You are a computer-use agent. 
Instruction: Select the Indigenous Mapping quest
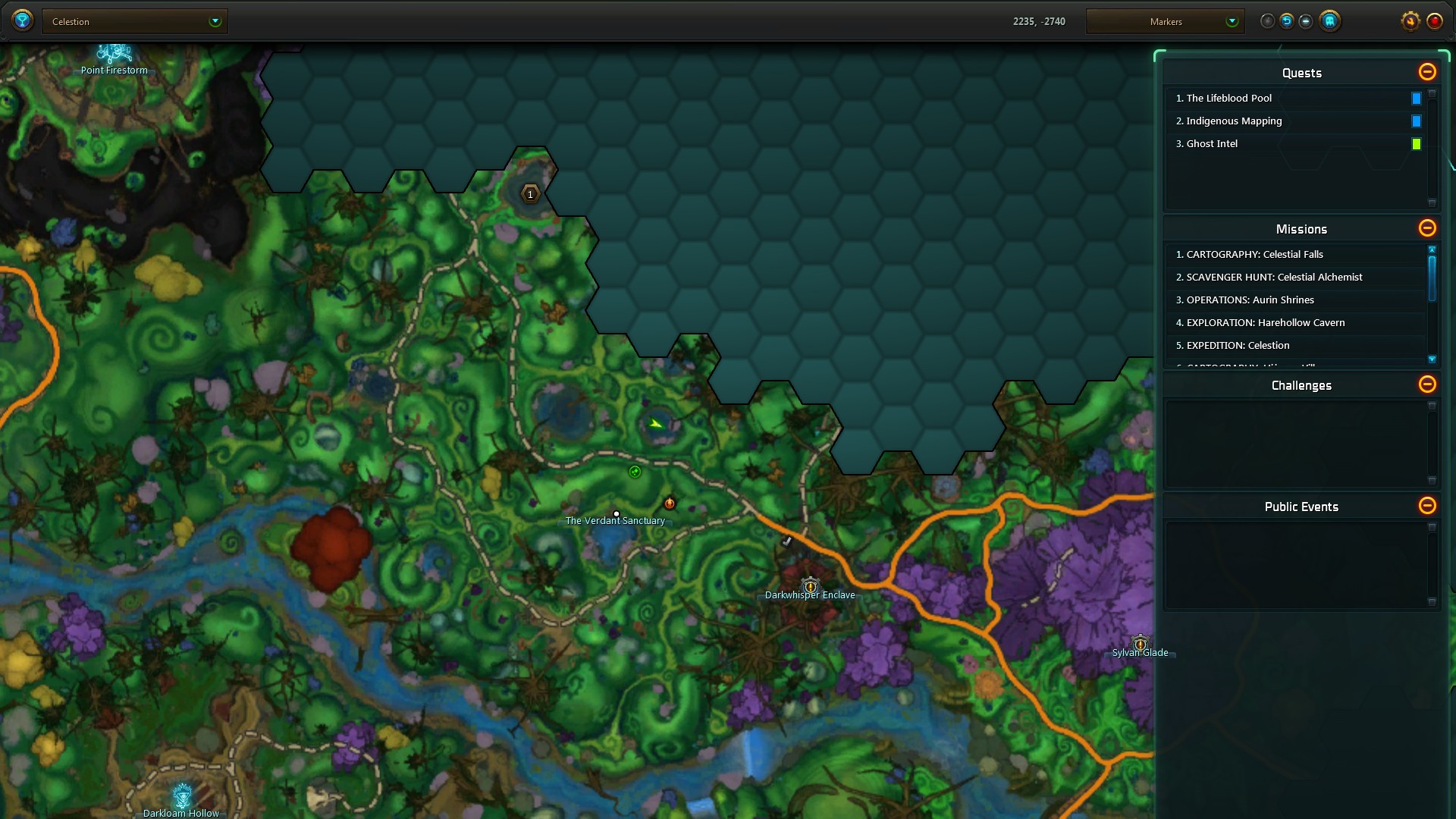[x=1234, y=121]
